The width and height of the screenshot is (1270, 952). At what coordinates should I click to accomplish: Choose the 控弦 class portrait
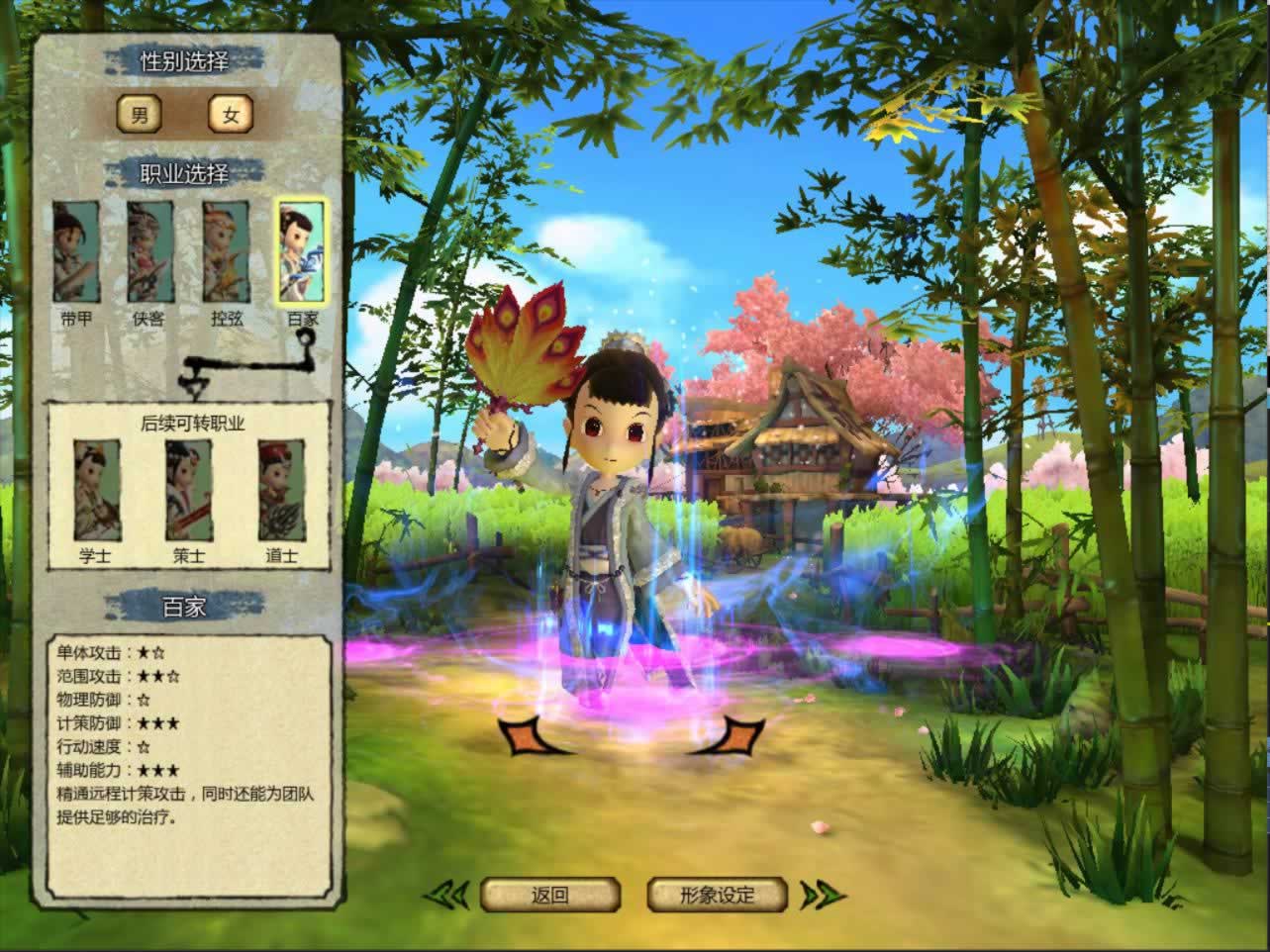point(226,252)
